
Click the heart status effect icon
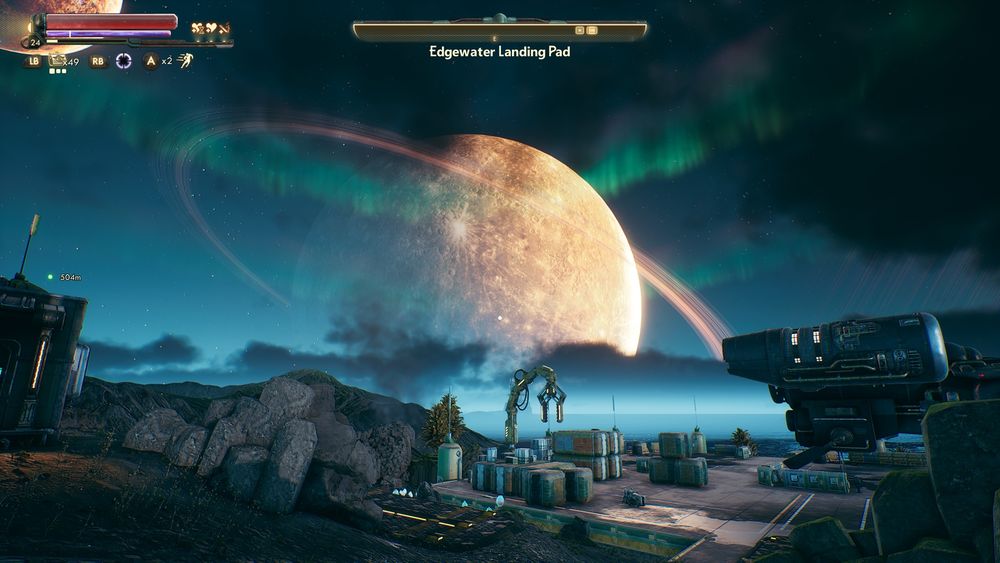pyautogui.click(x=211, y=28)
